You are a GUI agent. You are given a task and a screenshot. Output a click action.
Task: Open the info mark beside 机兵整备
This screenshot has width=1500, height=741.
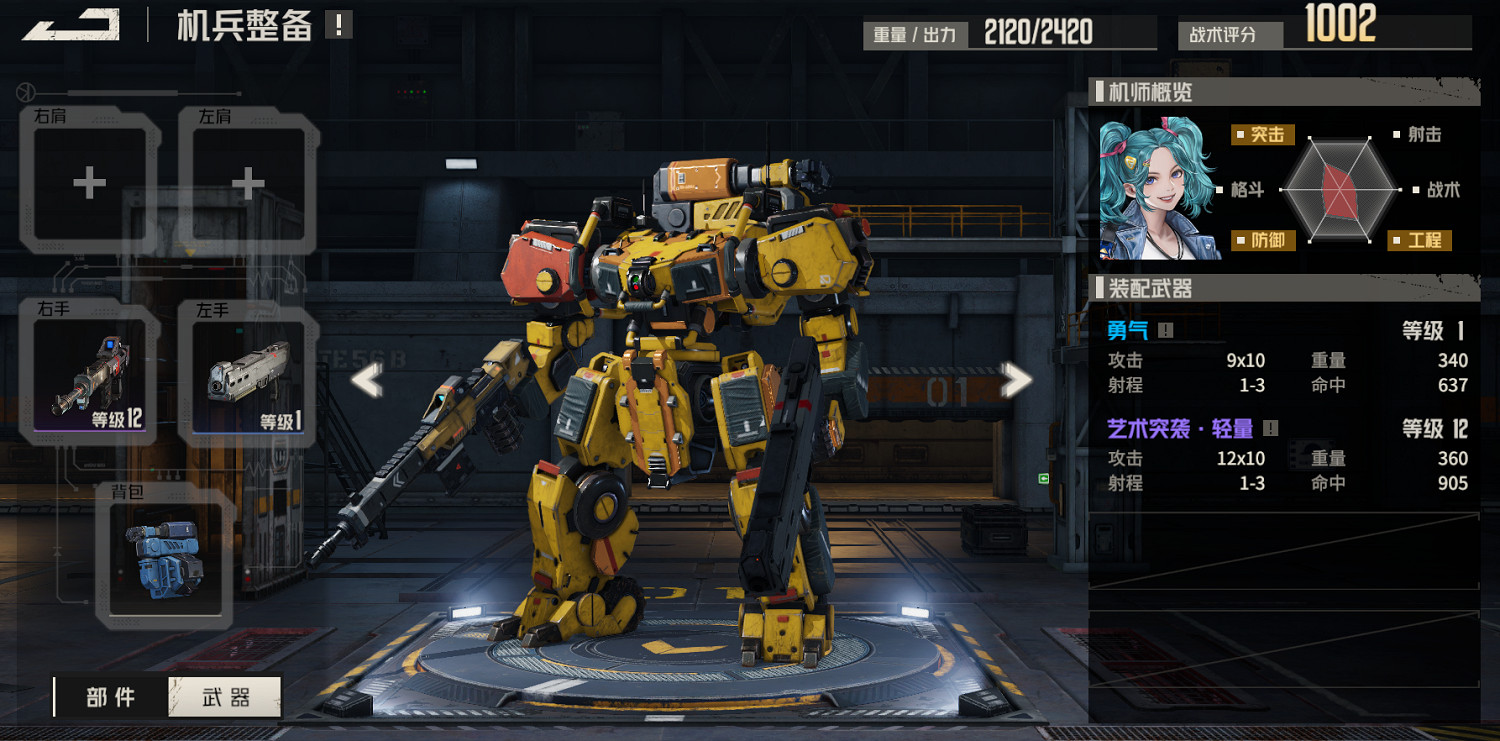click(x=339, y=25)
